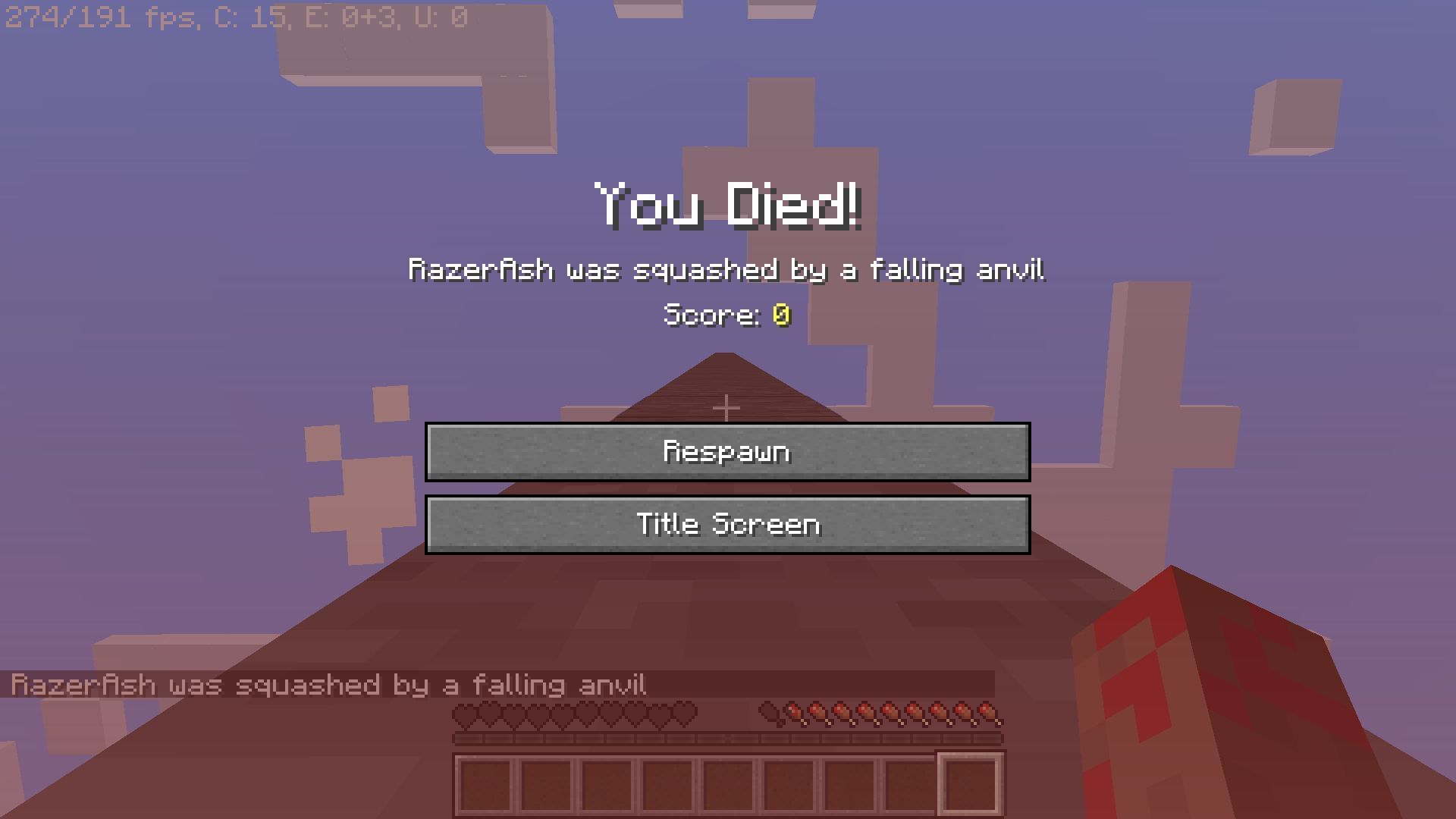Click the crosshair in the screen center
Image resolution: width=1456 pixels, height=819 pixels.
[x=728, y=407]
